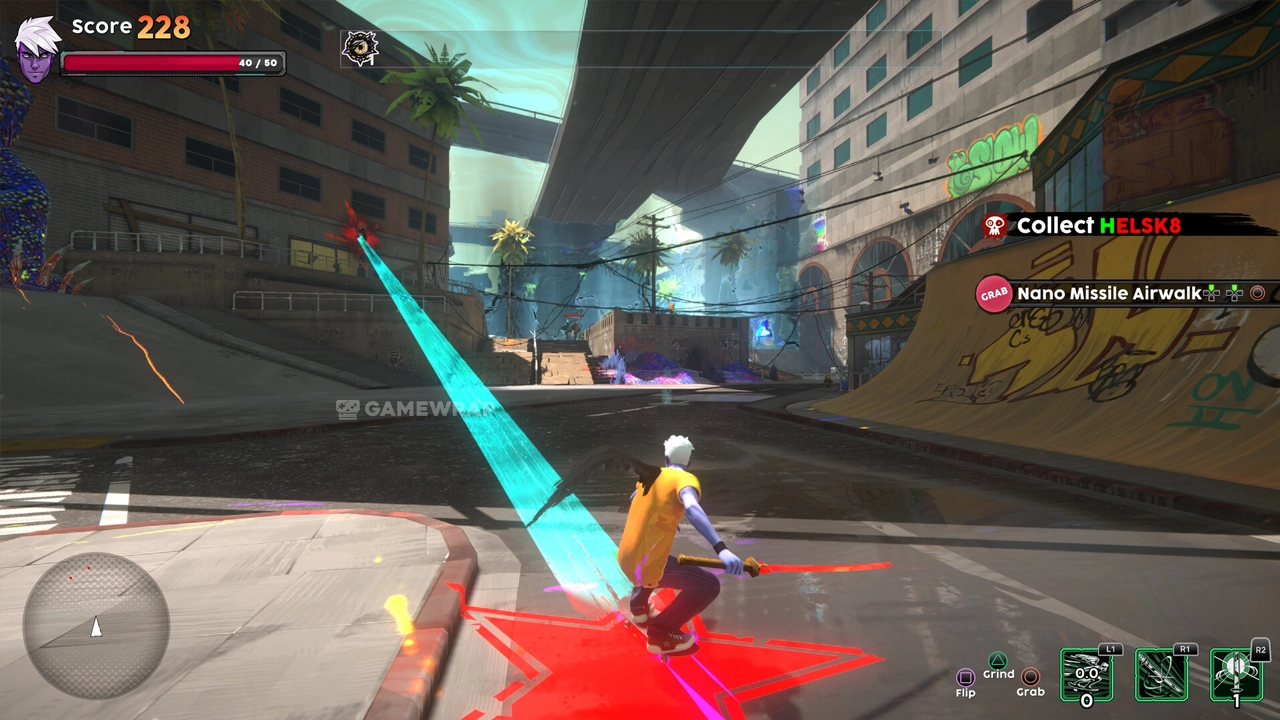Open the circular minimap
1280x720 pixels.
(x=96, y=625)
